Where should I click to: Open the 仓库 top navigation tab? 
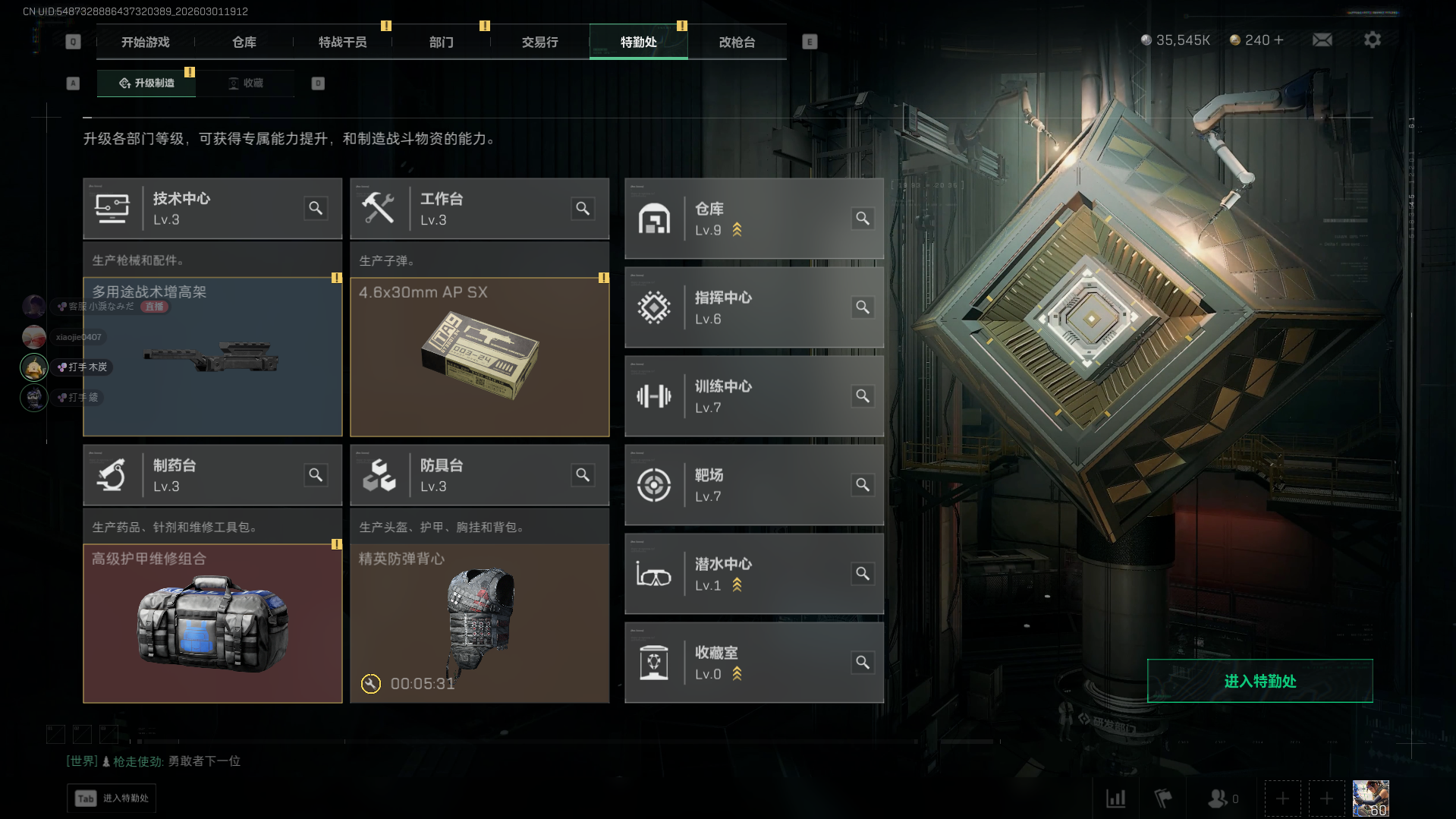(244, 43)
